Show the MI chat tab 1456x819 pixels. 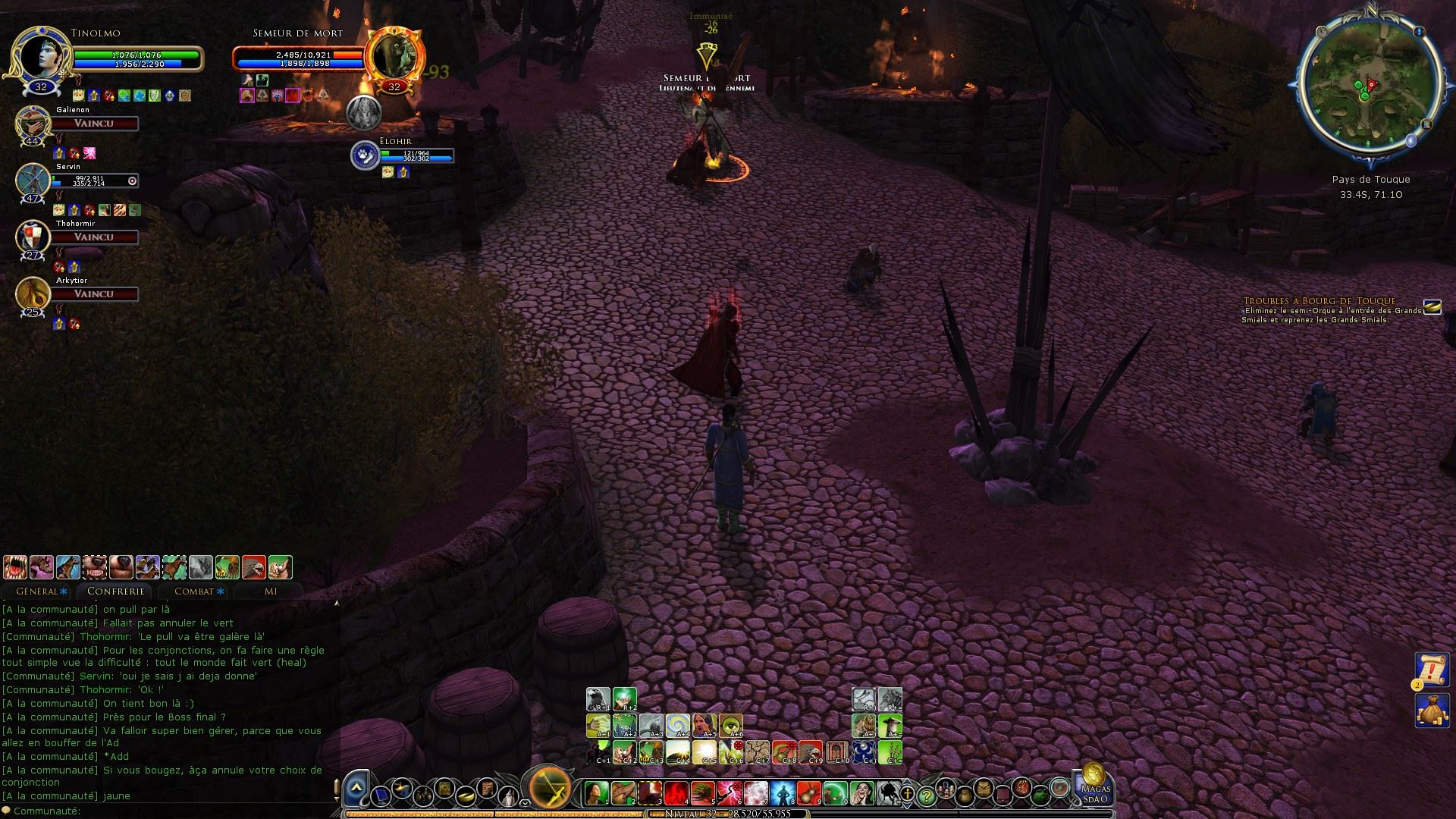[x=270, y=591]
